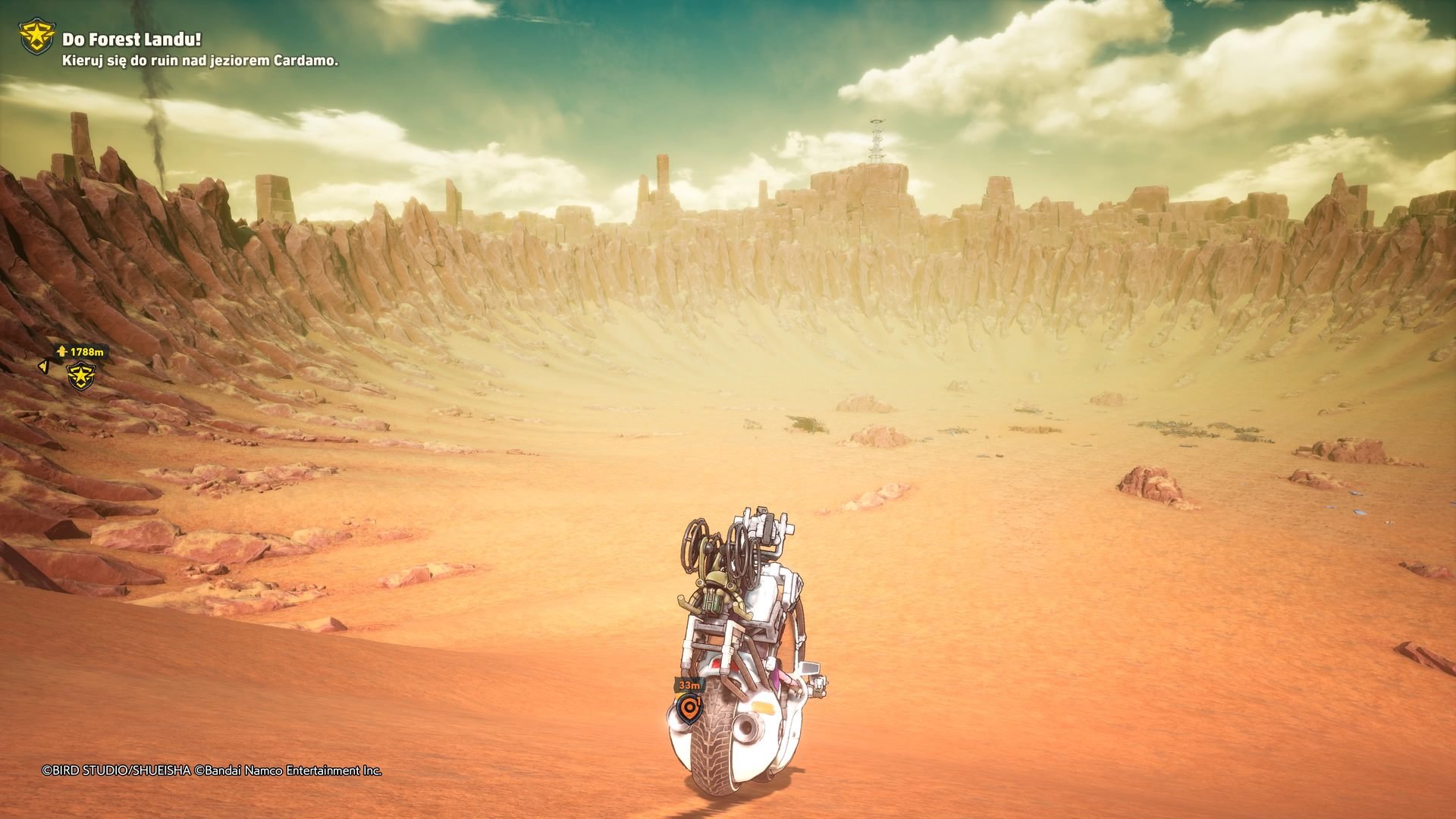Click the yellow figure icon next to 1788m

click(x=62, y=351)
